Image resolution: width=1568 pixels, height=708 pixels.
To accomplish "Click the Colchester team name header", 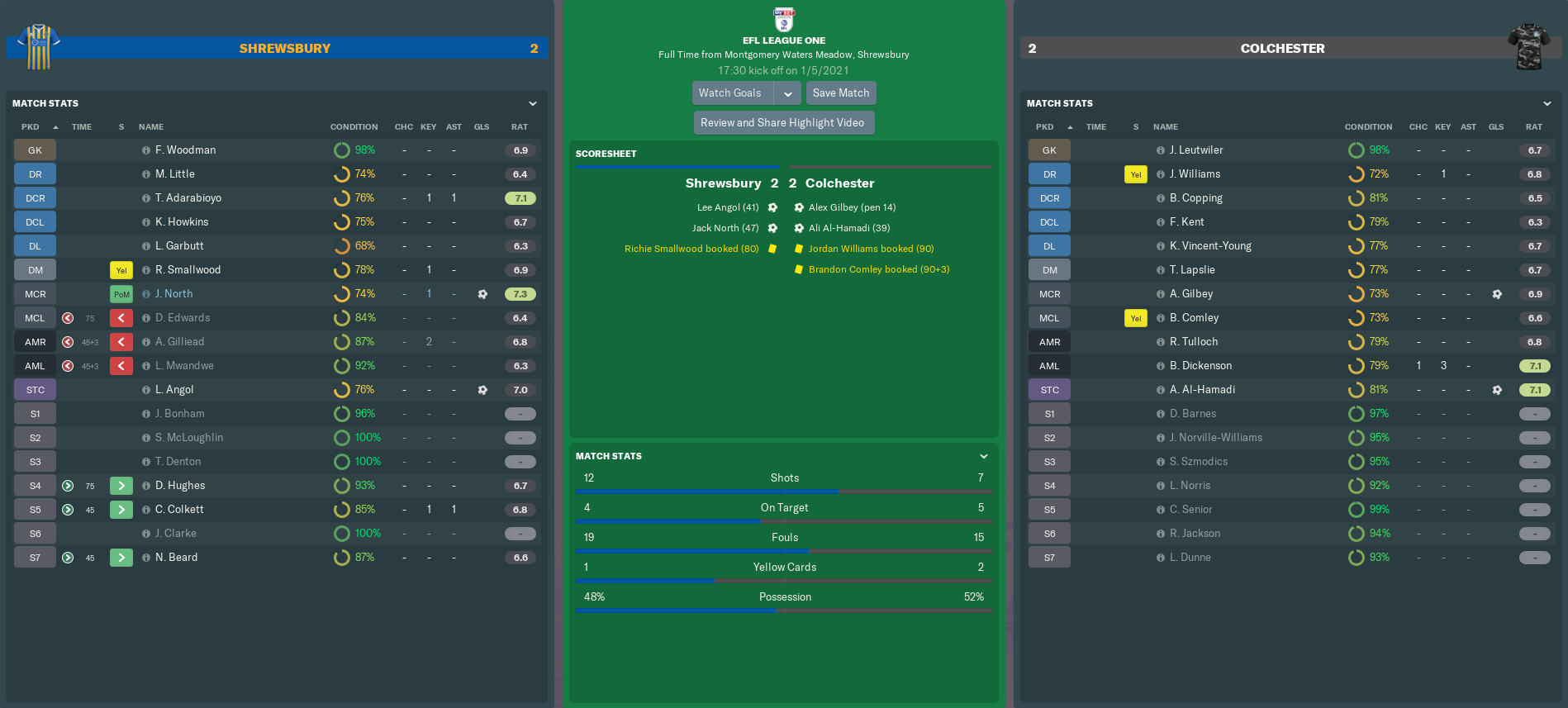I will (1282, 49).
